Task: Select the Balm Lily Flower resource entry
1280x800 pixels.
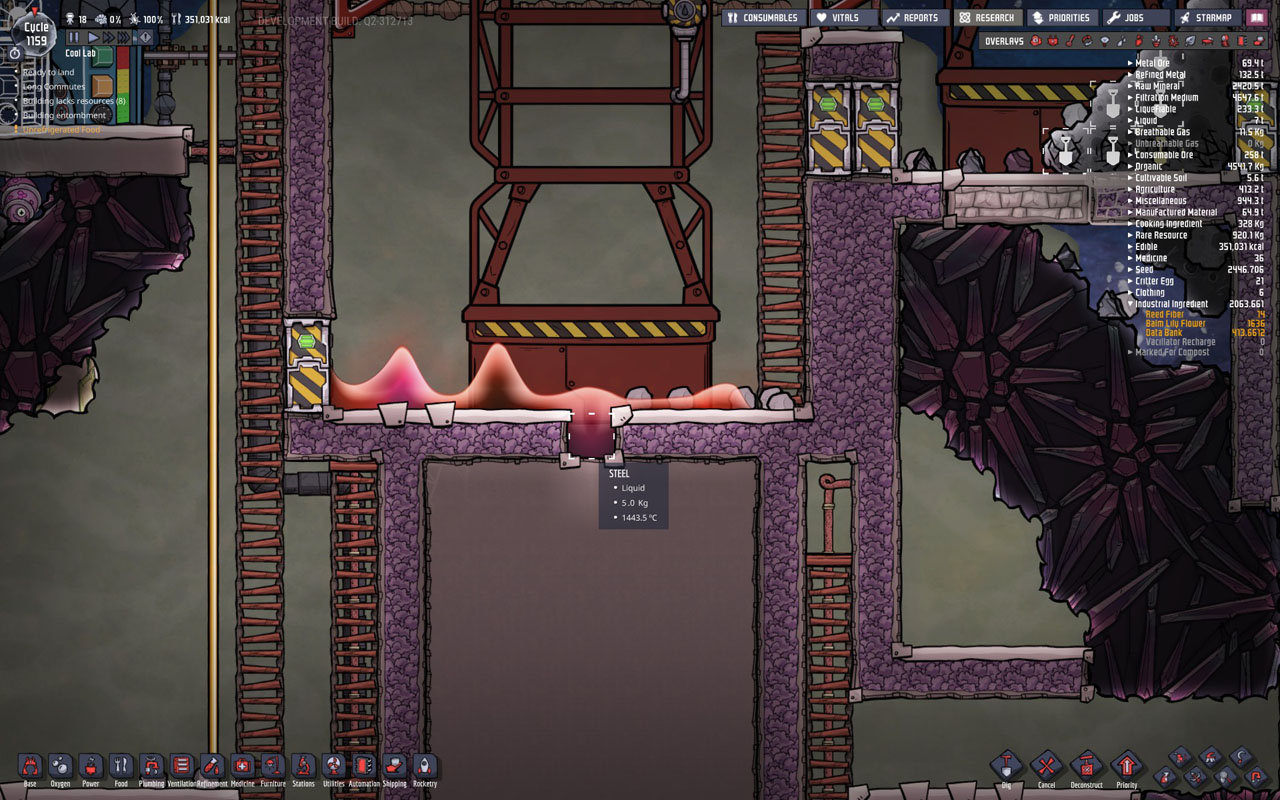Action: (x=1175, y=324)
